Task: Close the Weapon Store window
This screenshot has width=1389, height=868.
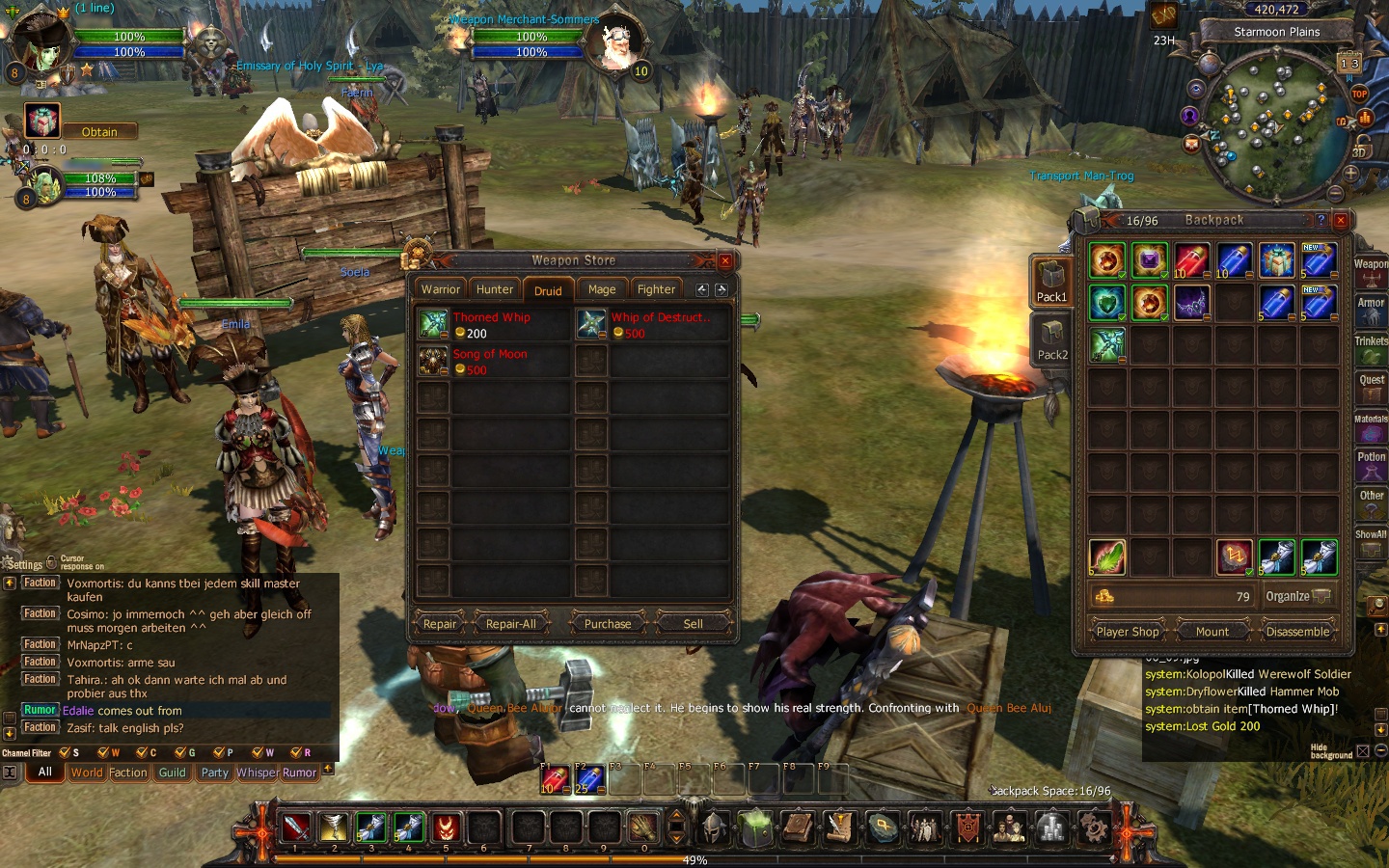Action: (725, 260)
